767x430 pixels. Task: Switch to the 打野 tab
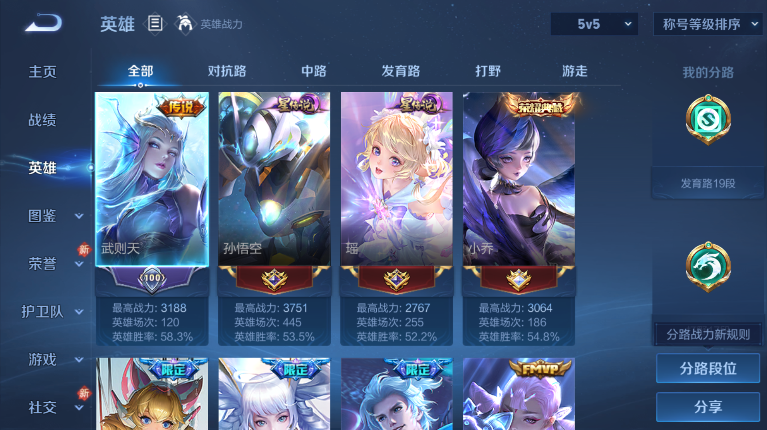[x=488, y=71]
